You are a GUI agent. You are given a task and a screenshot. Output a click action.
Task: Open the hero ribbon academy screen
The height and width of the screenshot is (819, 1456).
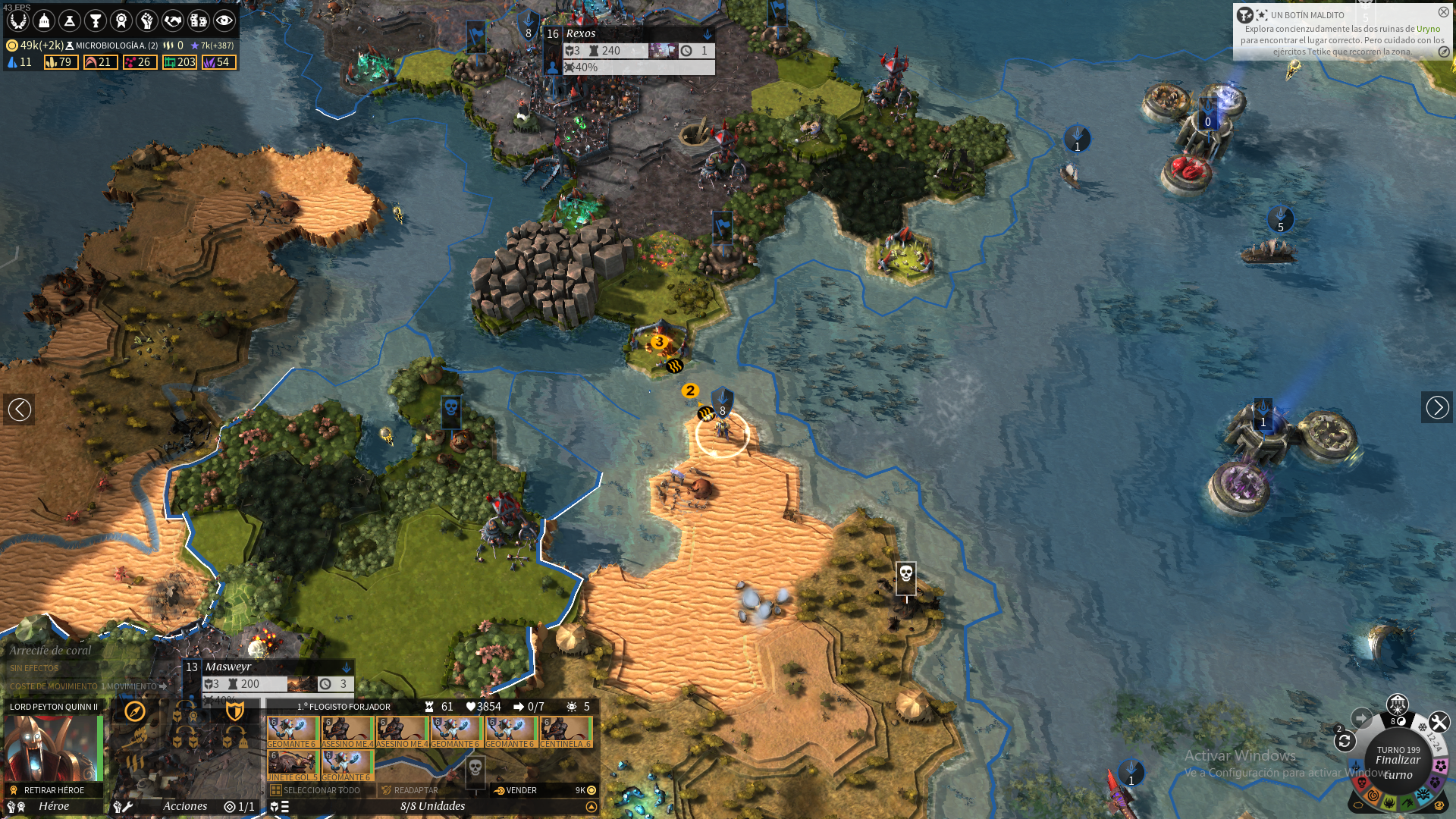pyautogui.click(x=121, y=20)
